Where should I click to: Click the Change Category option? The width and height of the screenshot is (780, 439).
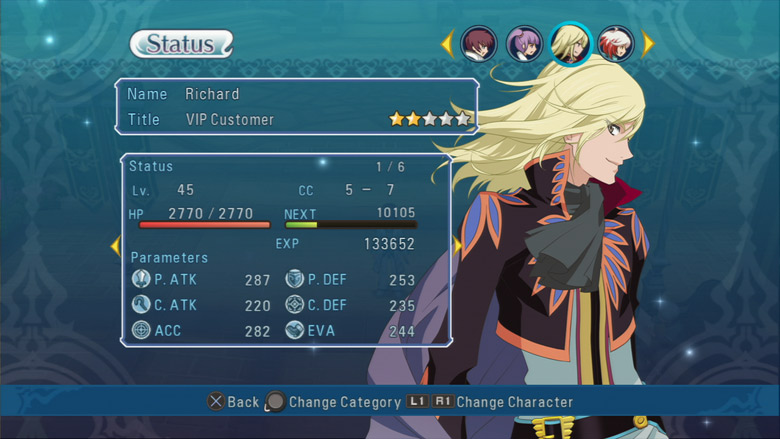pyautogui.click(x=331, y=402)
